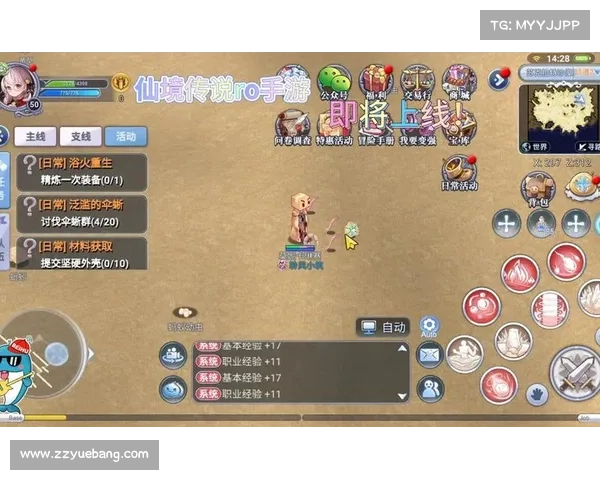Image resolution: width=600 pixels, height=480 pixels.
Task: Open the mail envelope icon
Action: [x=430, y=354]
